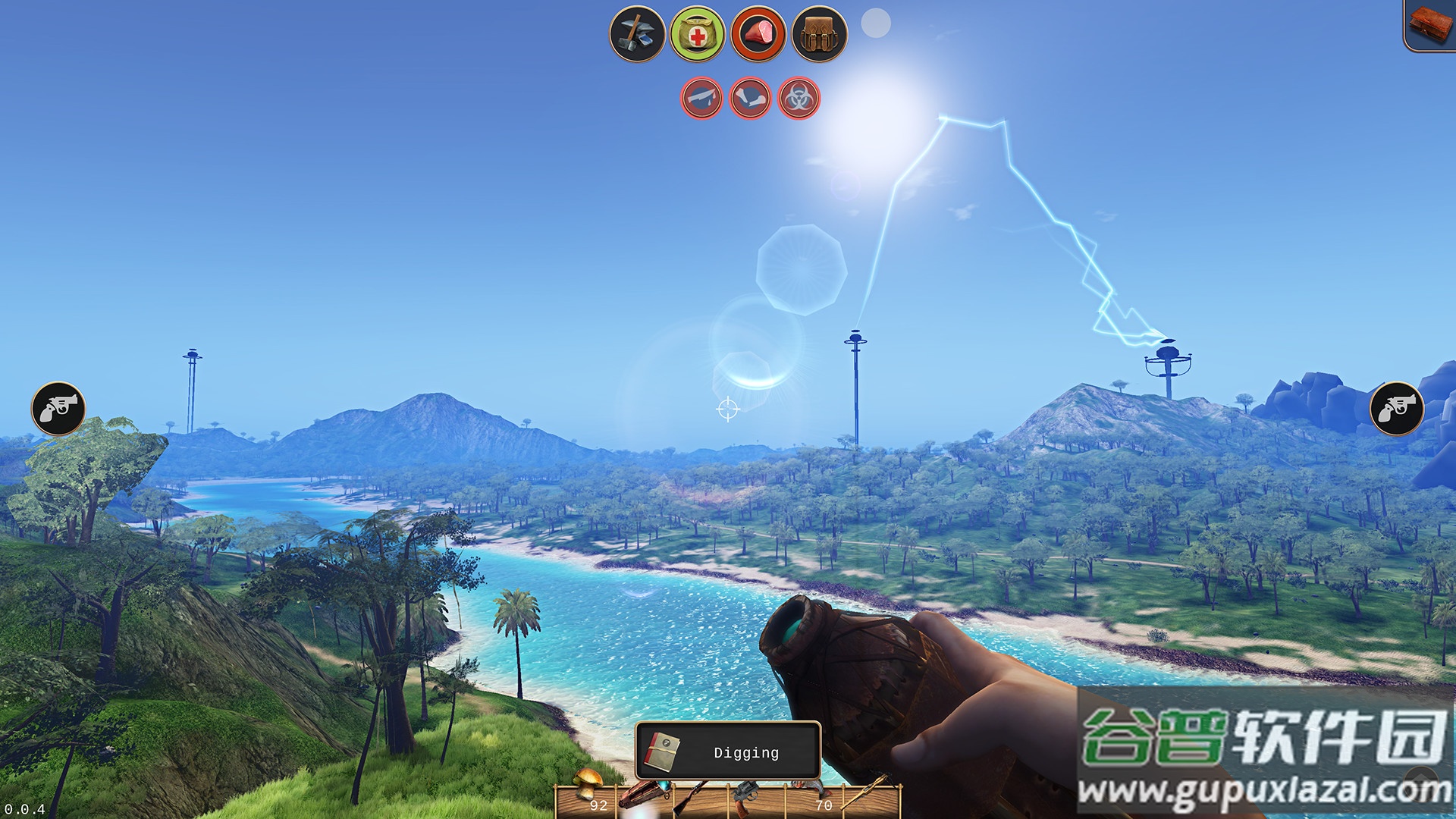Select the copper gadget with blue lens slot

click(643, 798)
